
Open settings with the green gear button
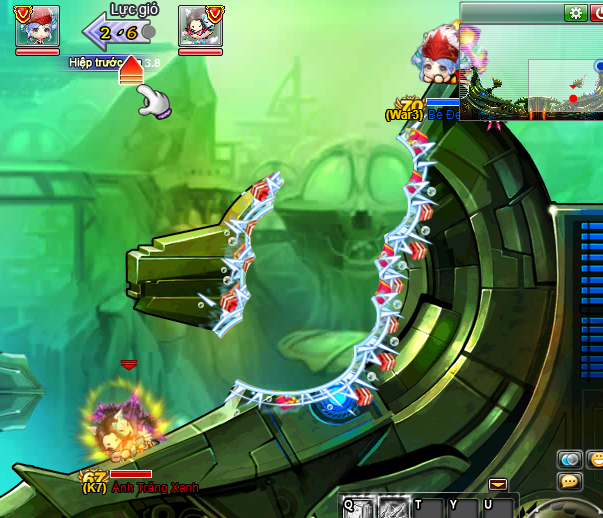[576, 13]
